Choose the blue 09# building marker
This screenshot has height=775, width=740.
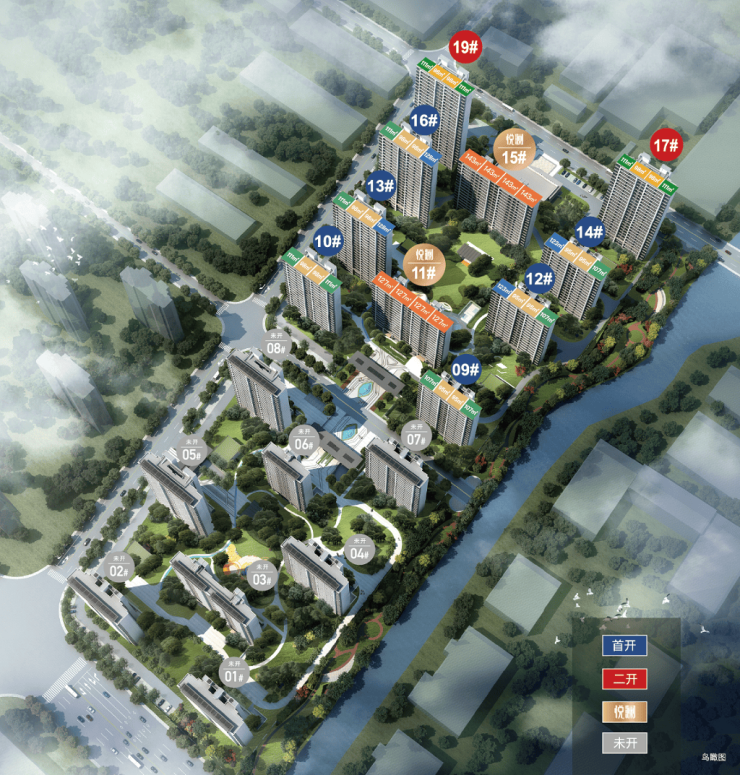(x=465, y=368)
